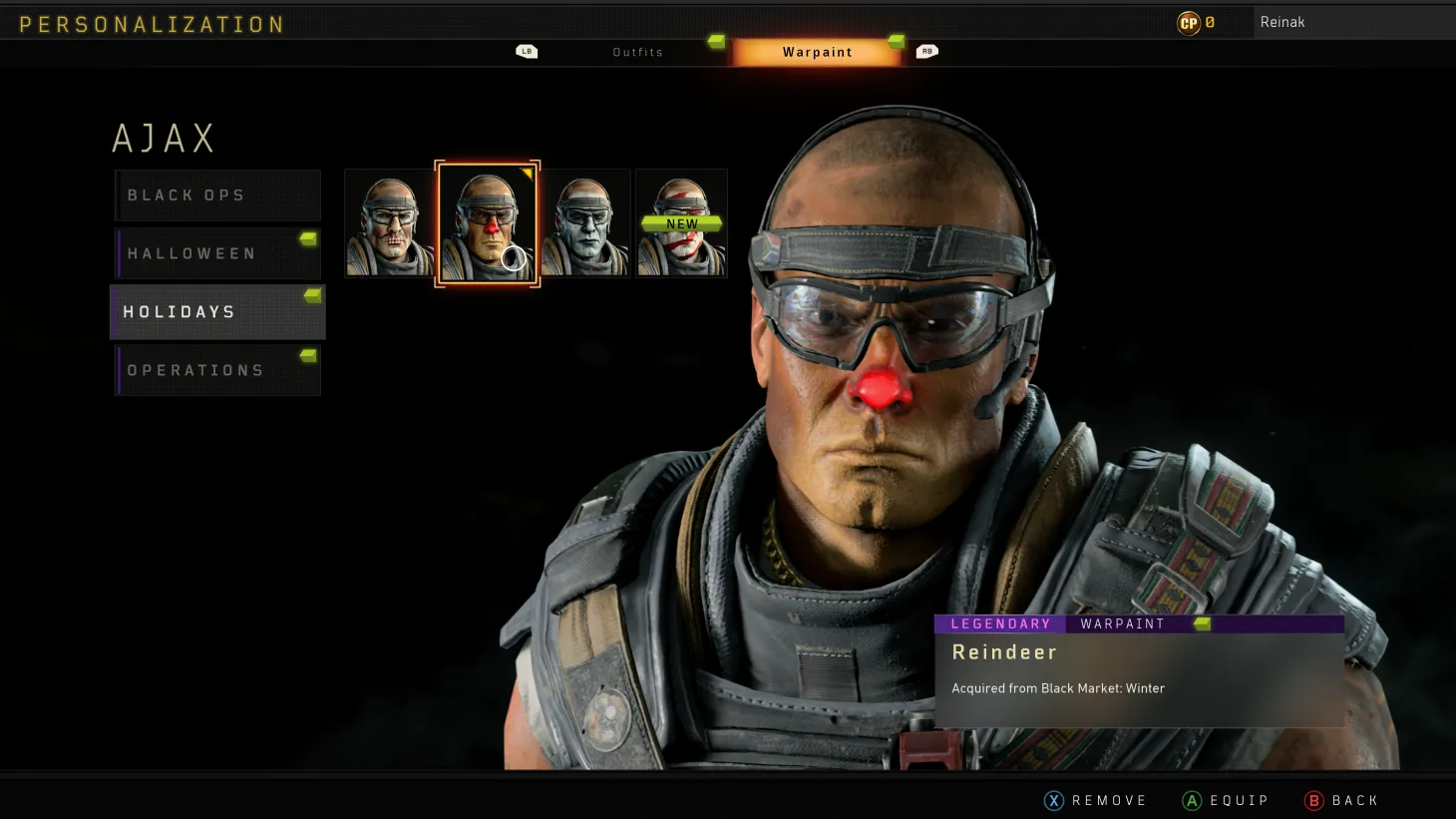Click the LB bumper icon near Outfits

tap(527, 51)
